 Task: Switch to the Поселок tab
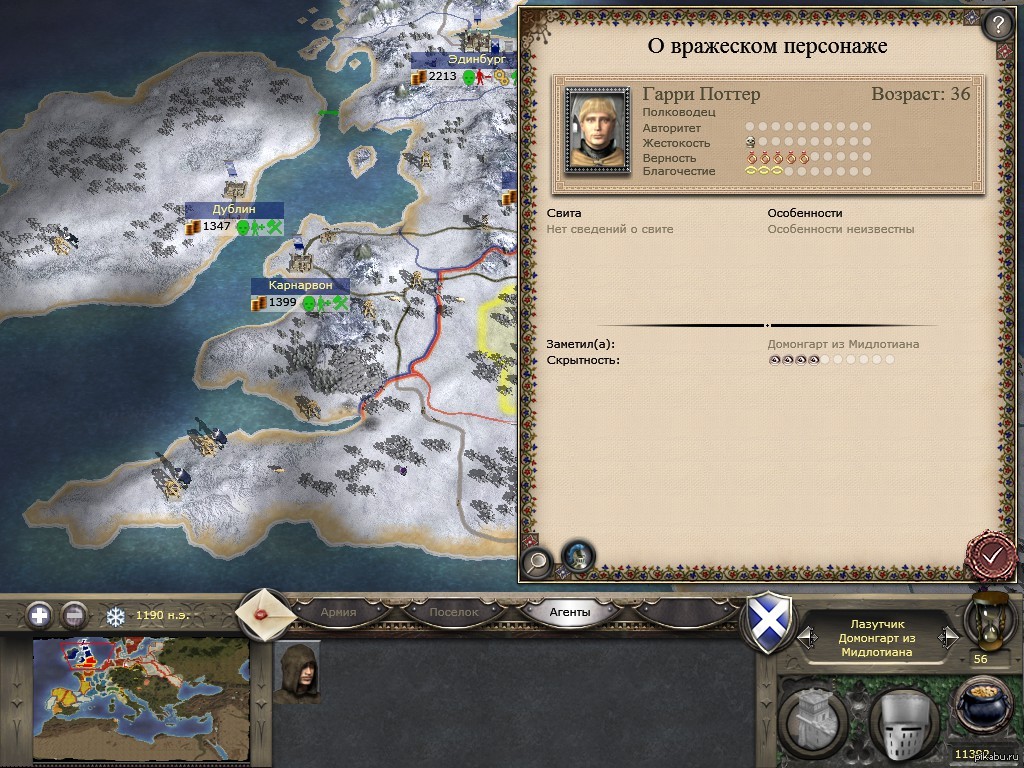453,612
